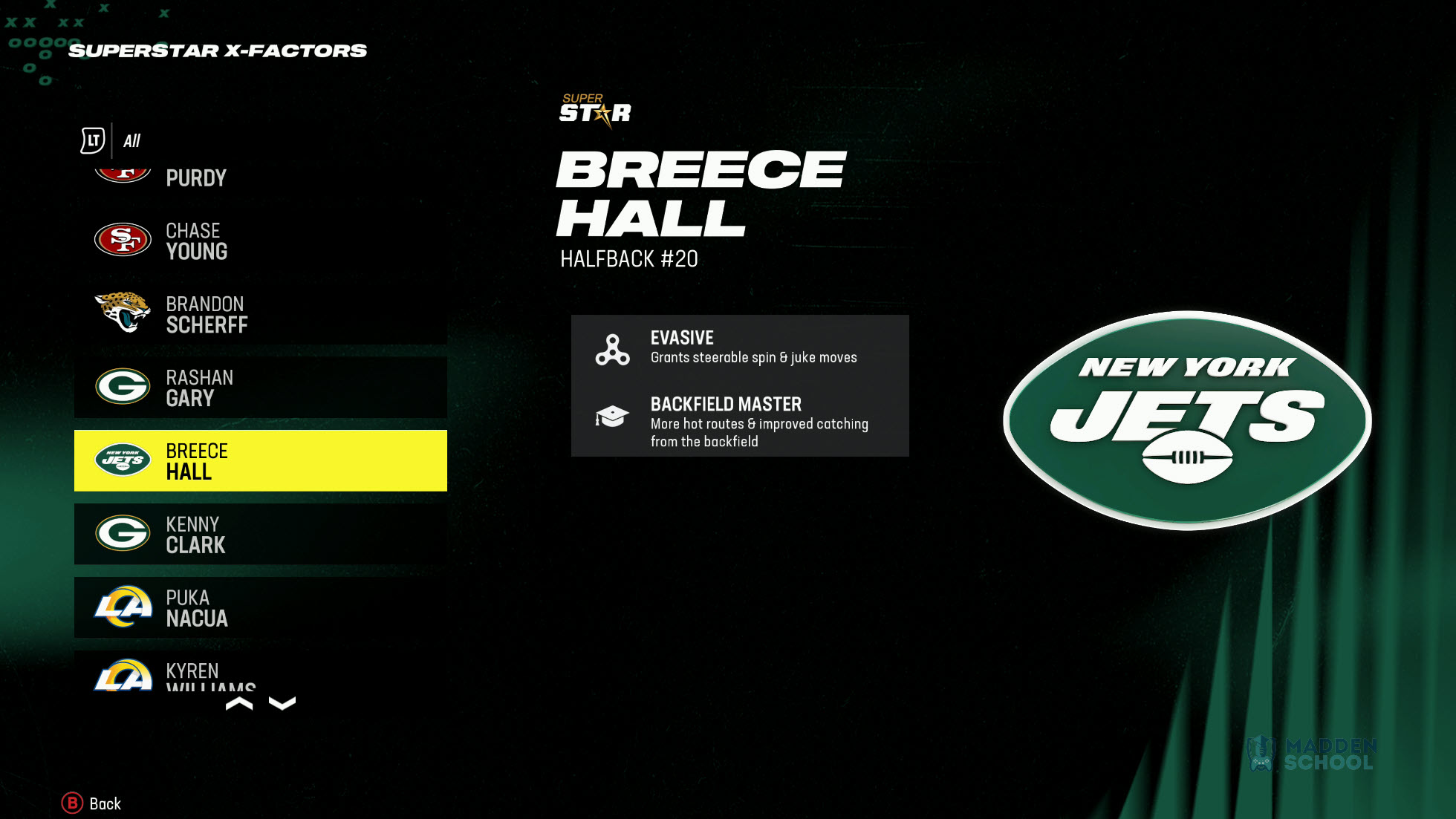Click the highlighted yellow Breece Hall row
Screen dimensions: 1456x819
click(x=260, y=460)
